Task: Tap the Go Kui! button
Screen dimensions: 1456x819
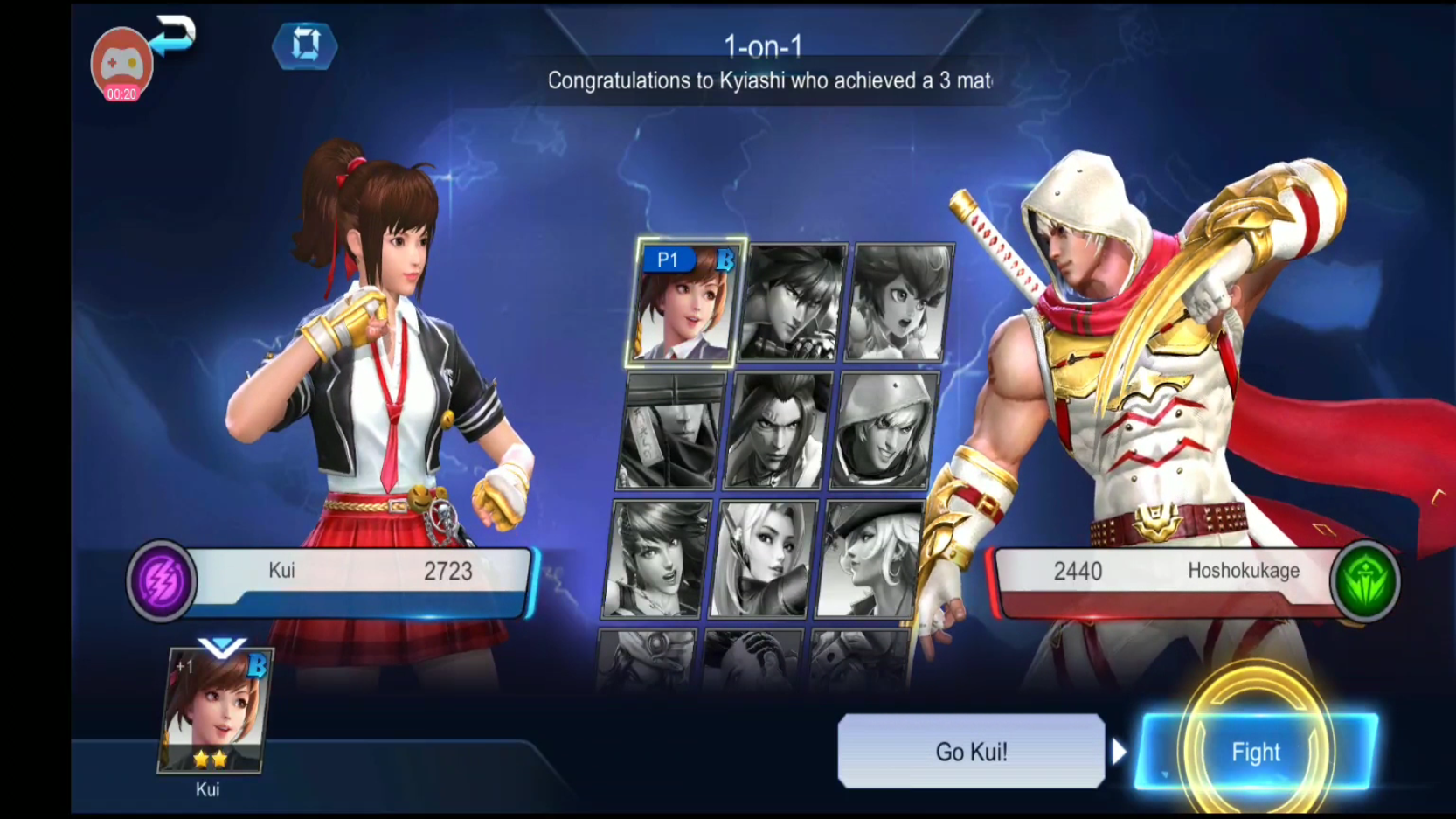Action: [970, 751]
